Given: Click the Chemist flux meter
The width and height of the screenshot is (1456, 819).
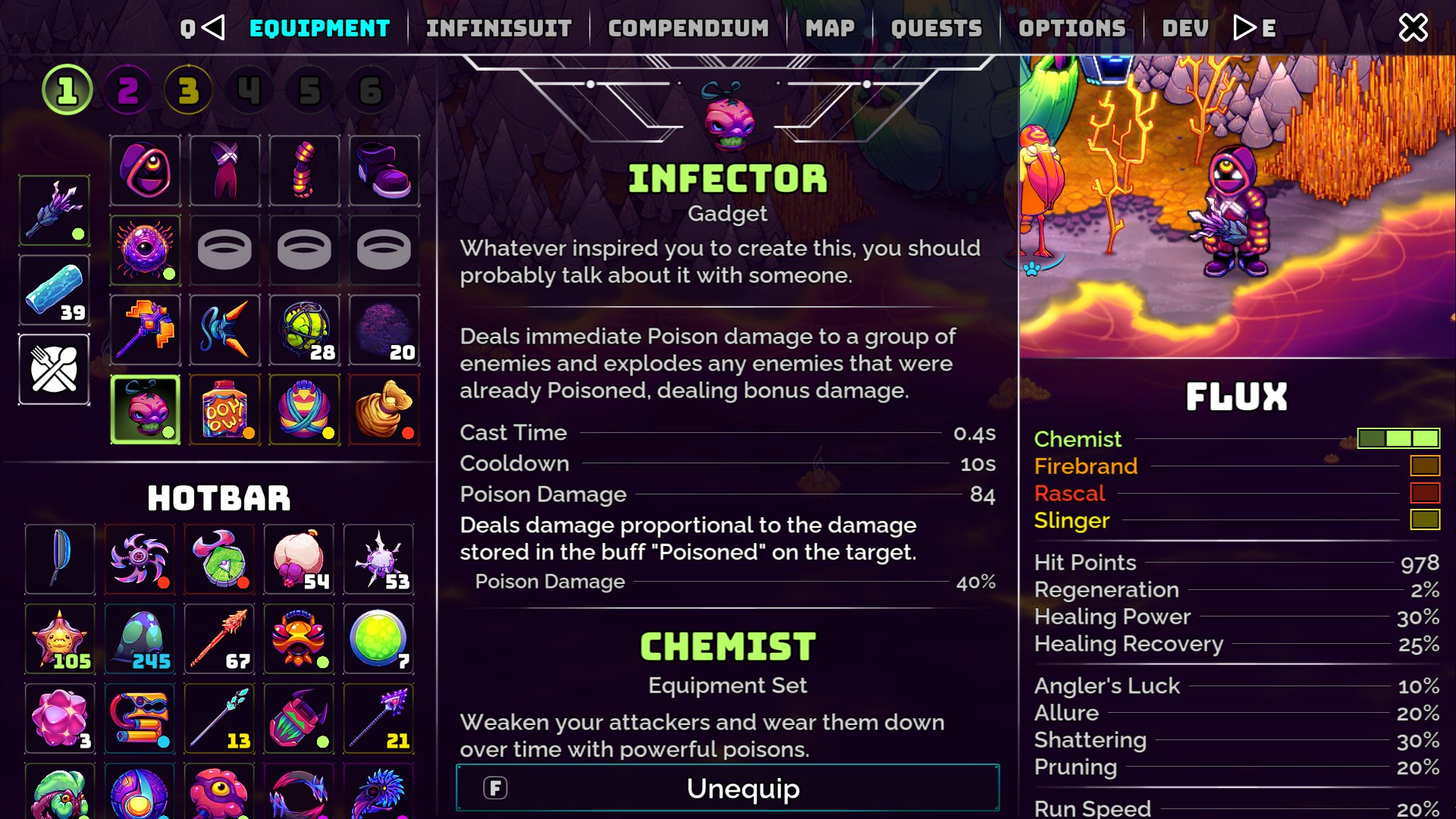Looking at the screenshot, I should coord(1398,438).
